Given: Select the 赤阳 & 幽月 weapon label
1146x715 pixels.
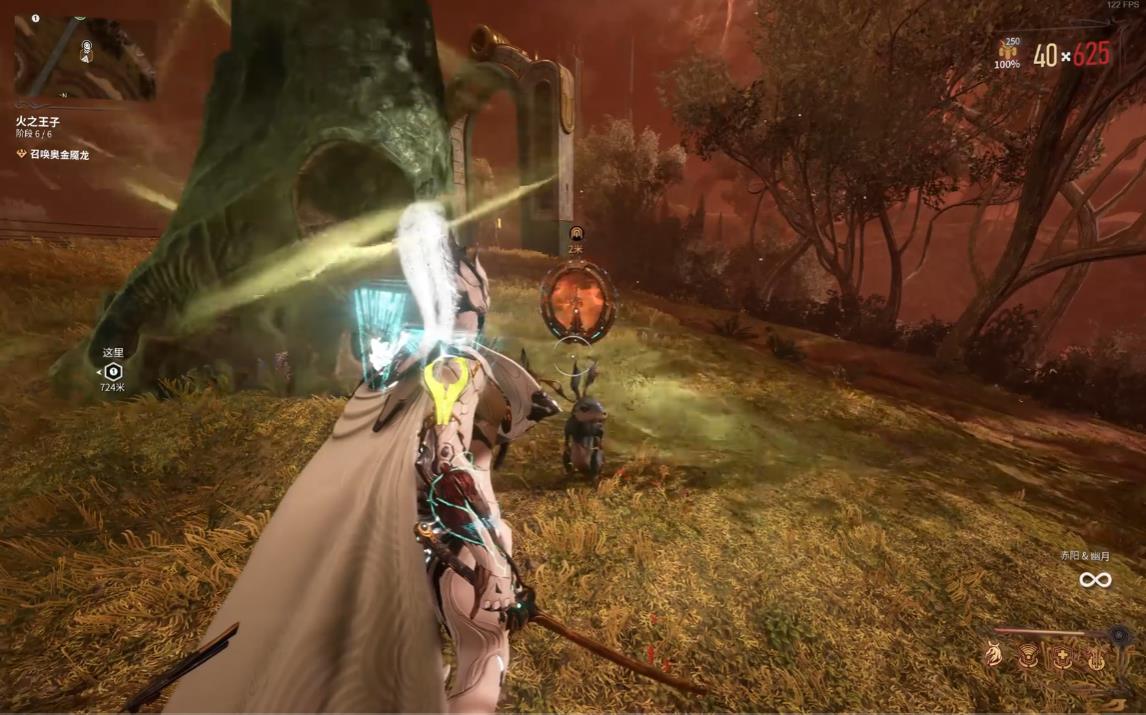Looking at the screenshot, I should pos(1085,556).
